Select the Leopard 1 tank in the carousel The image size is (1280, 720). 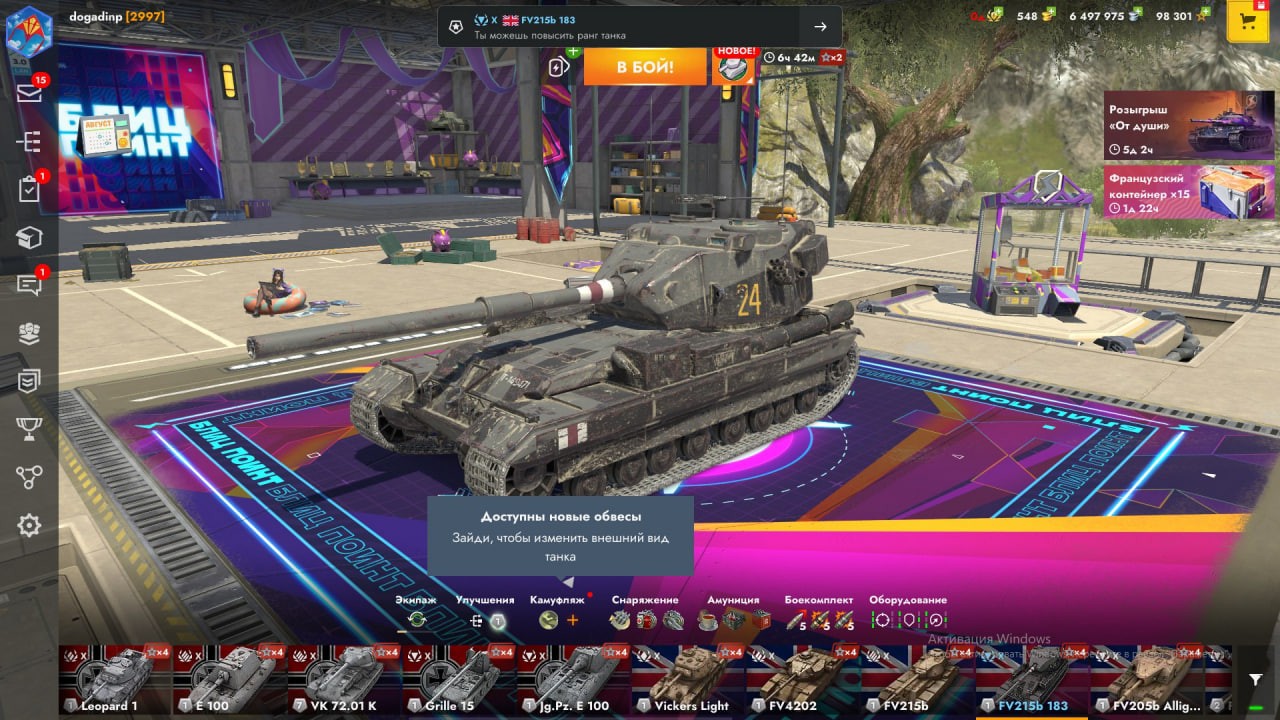pyautogui.click(x=114, y=678)
